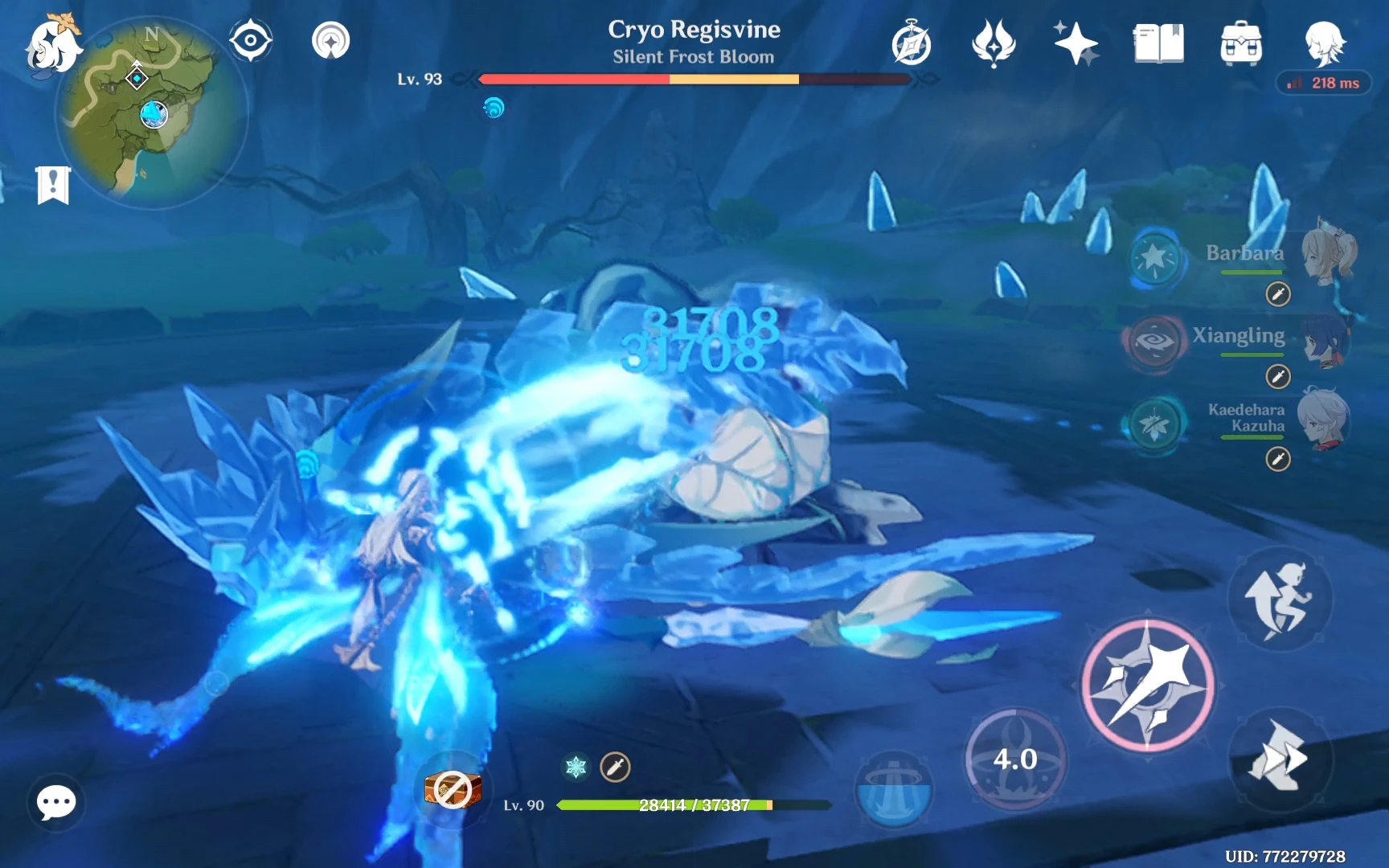Open the in-game chat bubble
The width and height of the screenshot is (1389, 868).
[55, 803]
